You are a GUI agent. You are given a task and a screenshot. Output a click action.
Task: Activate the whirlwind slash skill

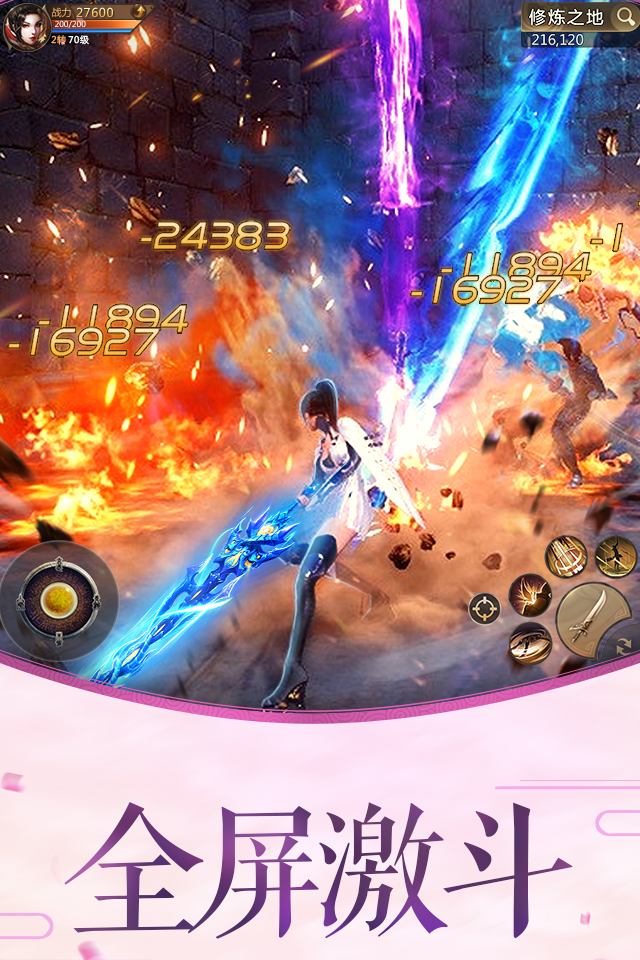pos(529,643)
